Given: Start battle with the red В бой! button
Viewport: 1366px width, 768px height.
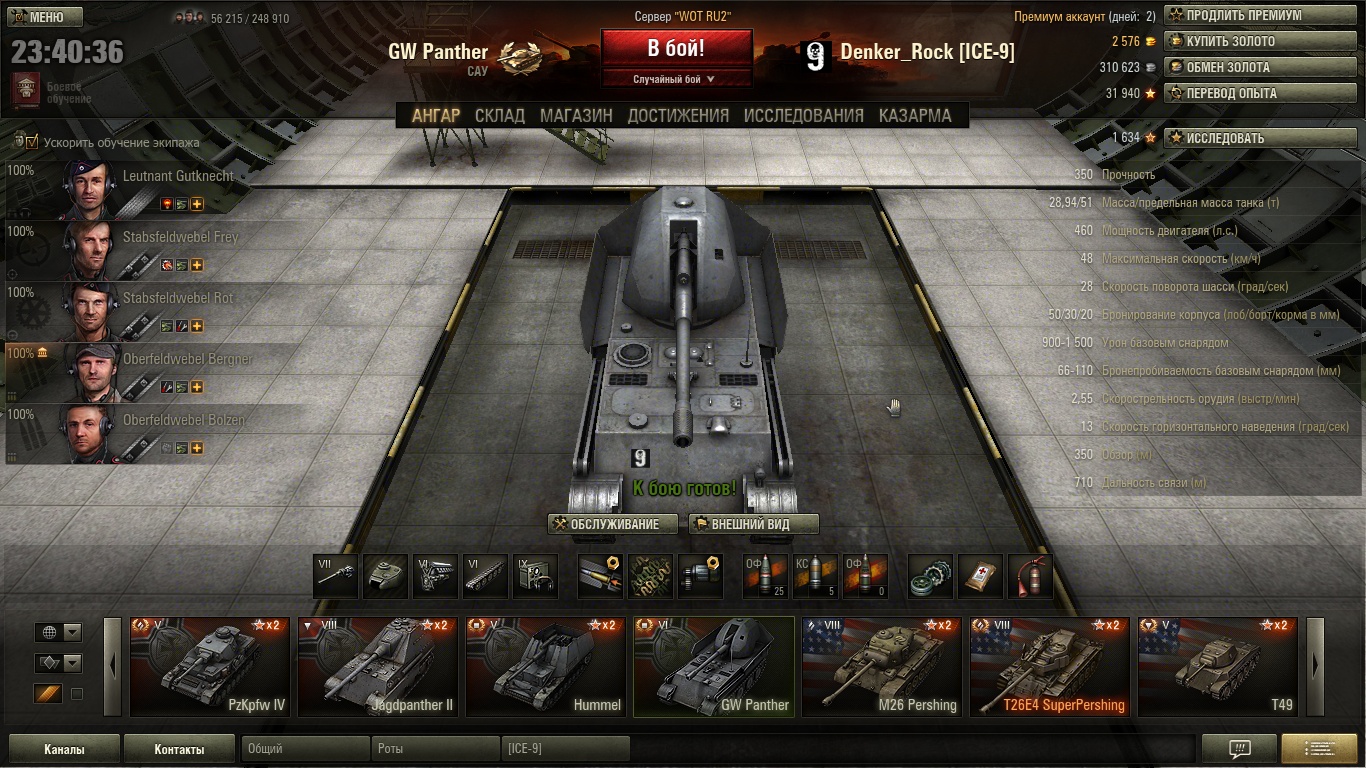Looking at the screenshot, I should [676, 48].
